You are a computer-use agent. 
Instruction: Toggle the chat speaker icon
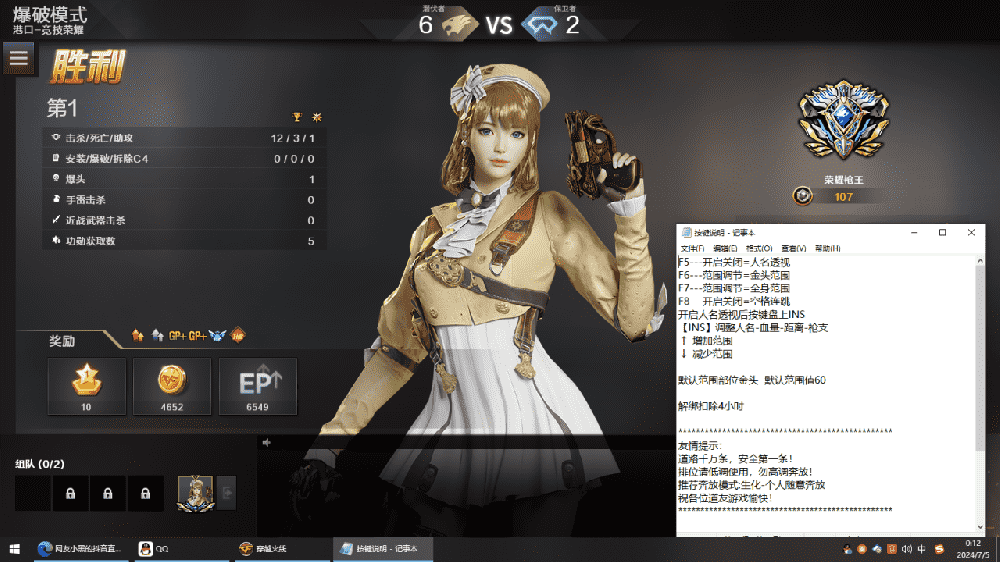click(x=267, y=442)
